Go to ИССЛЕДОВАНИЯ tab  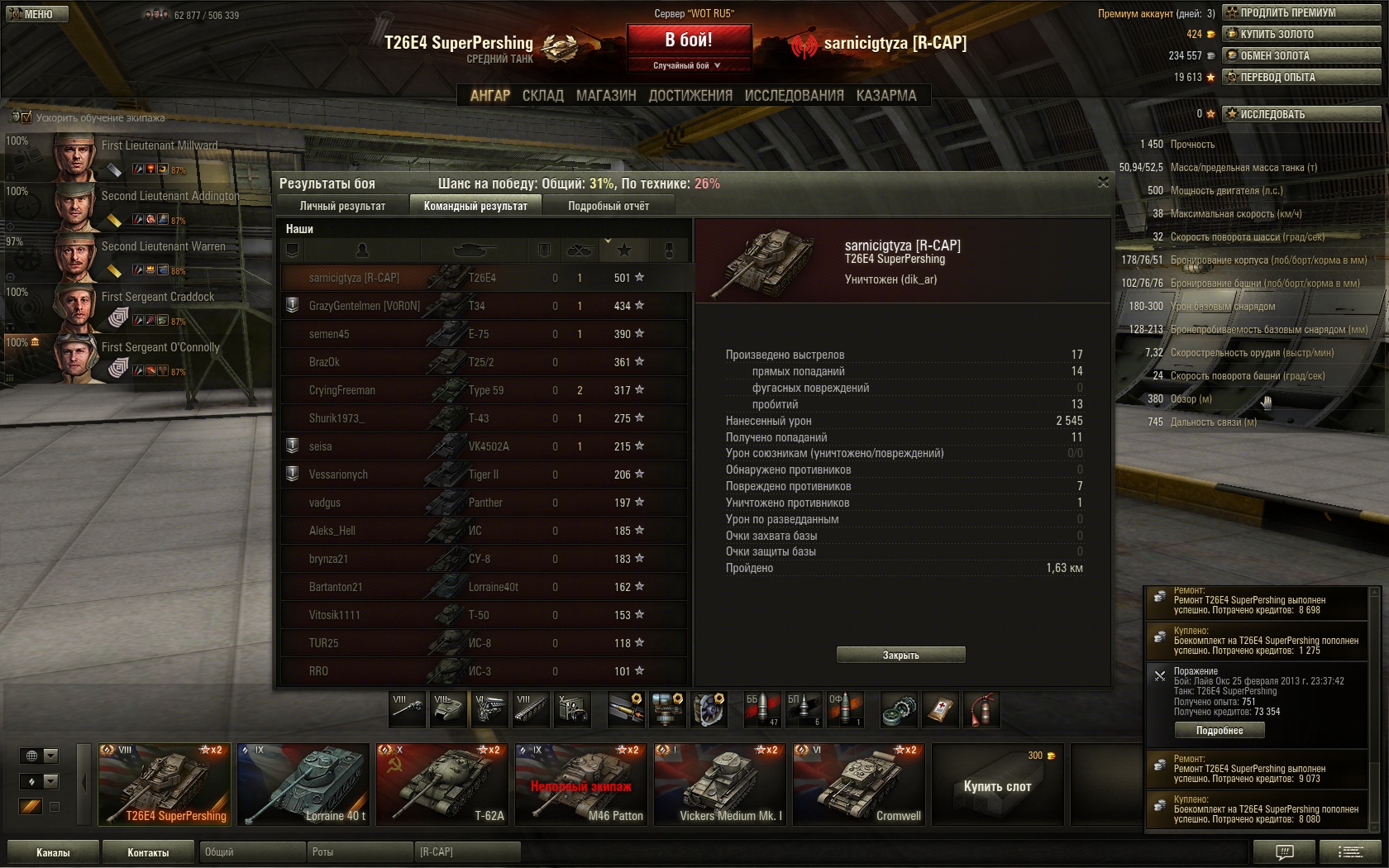[x=794, y=96]
